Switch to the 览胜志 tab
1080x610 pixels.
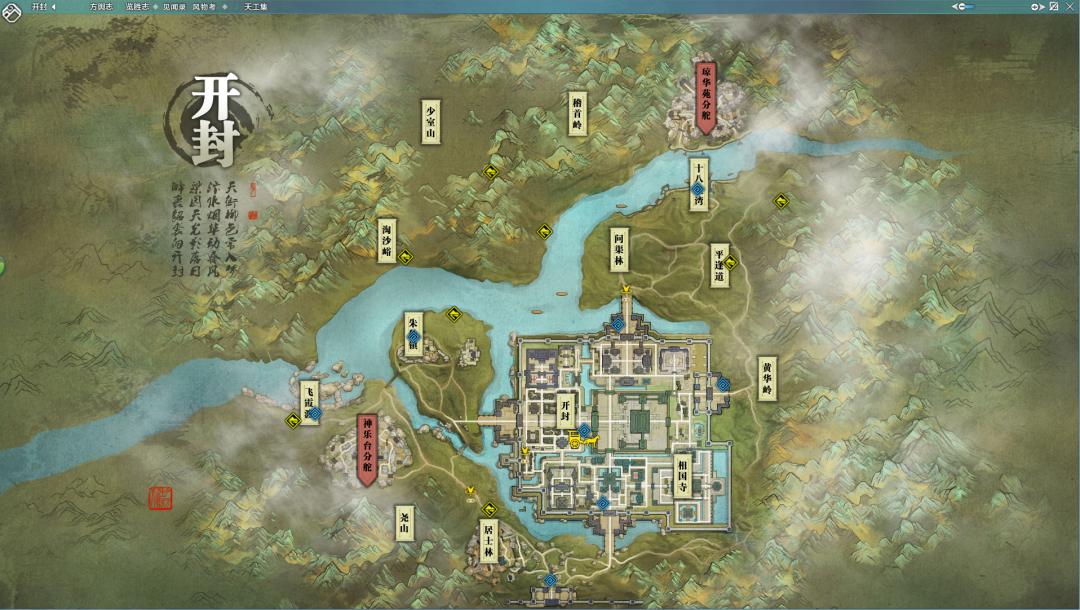click(x=137, y=6)
